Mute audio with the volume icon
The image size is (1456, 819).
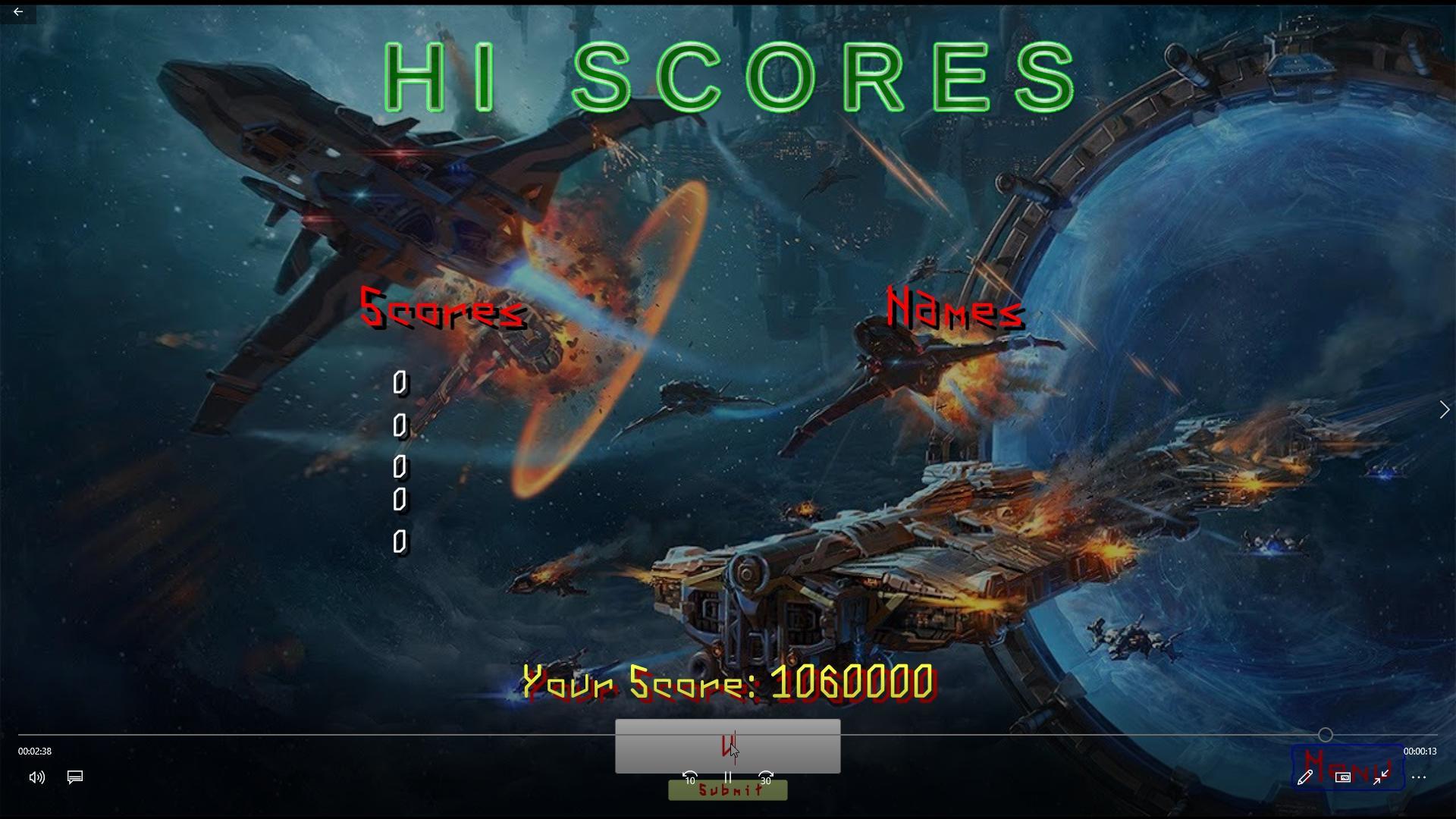(x=36, y=777)
